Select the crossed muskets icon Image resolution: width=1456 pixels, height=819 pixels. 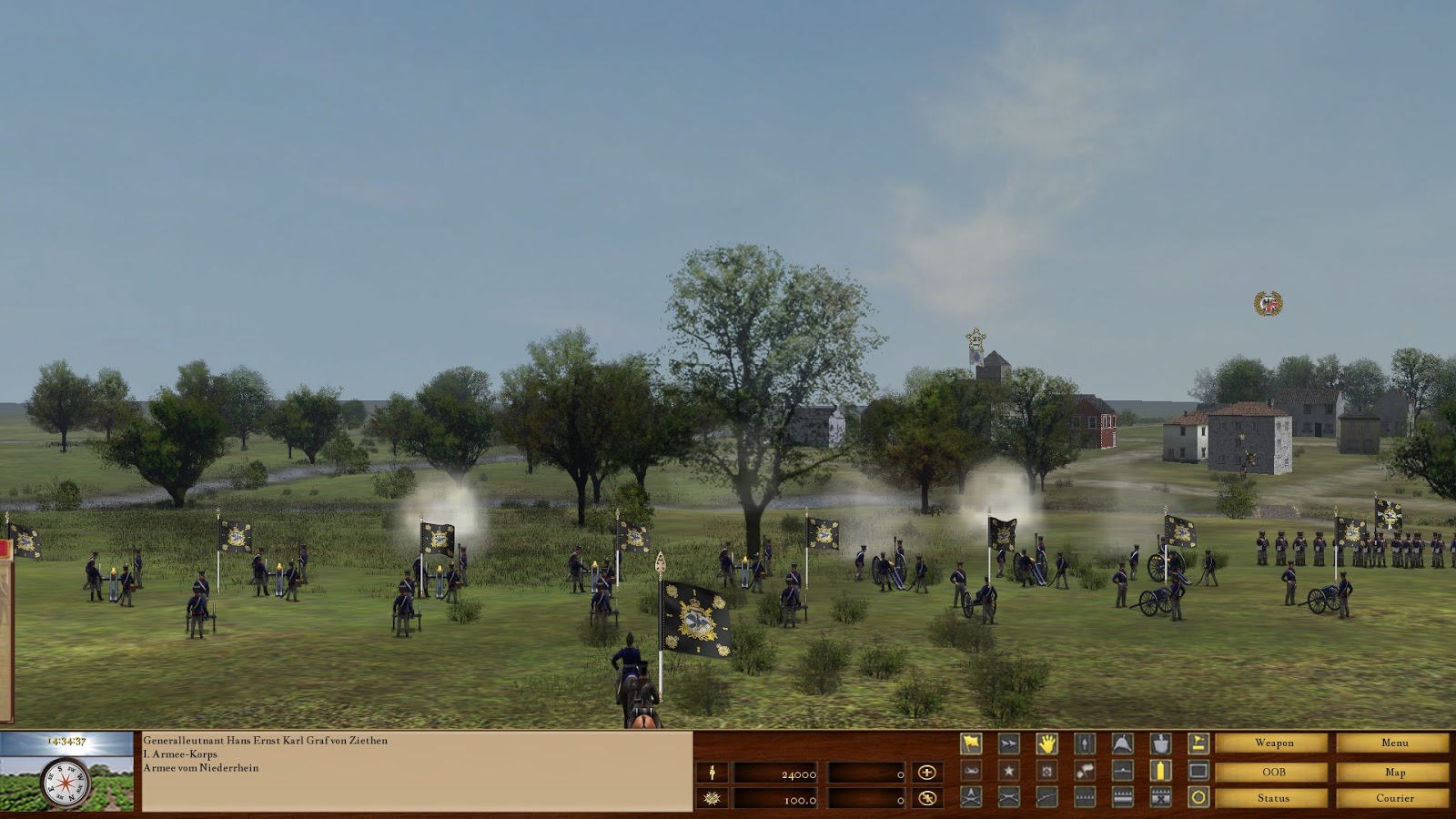[1007, 797]
